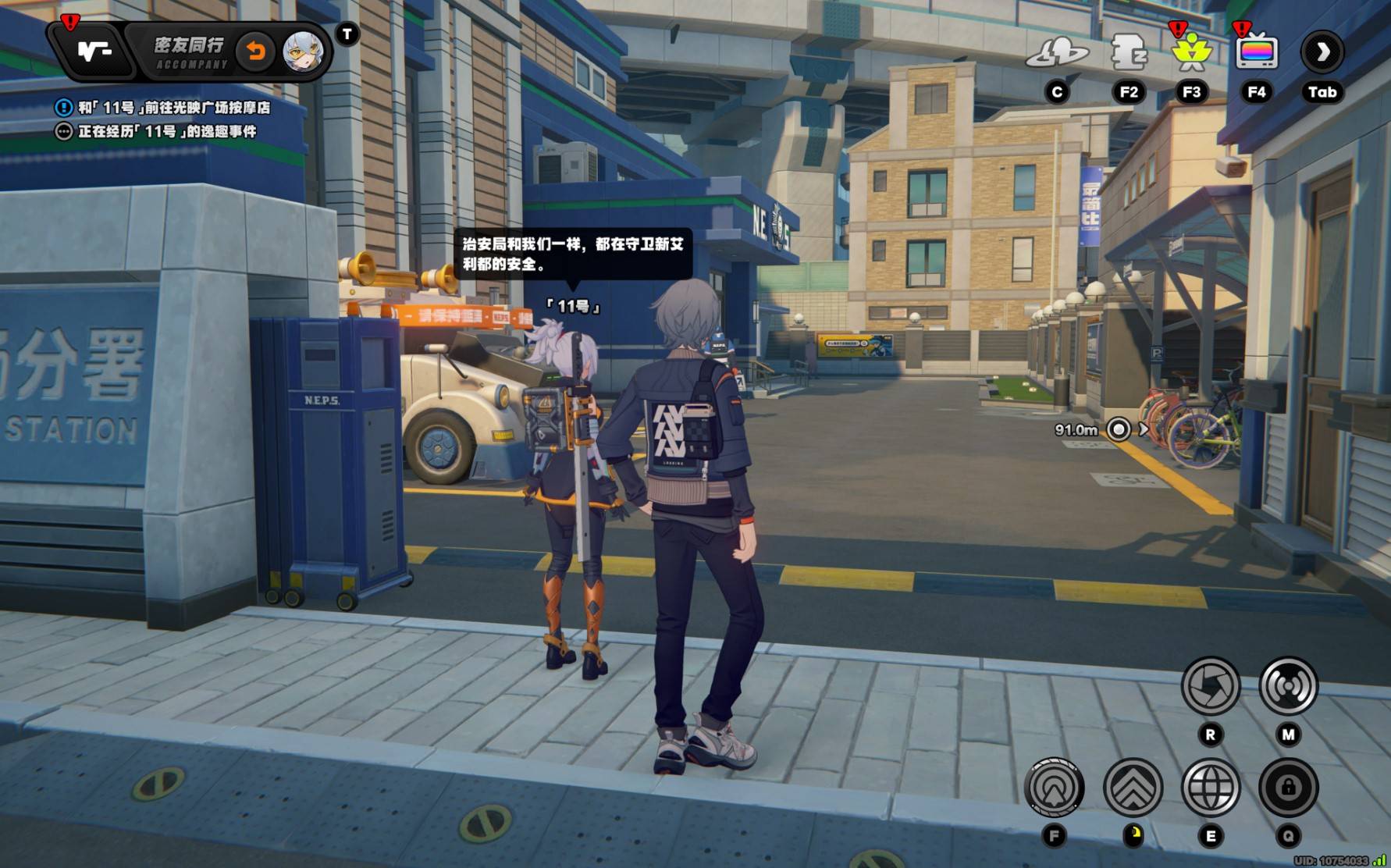Open the rainbow TV screen icon
Viewport: 1391px width, 868px height.
(x=1256, y=52)
